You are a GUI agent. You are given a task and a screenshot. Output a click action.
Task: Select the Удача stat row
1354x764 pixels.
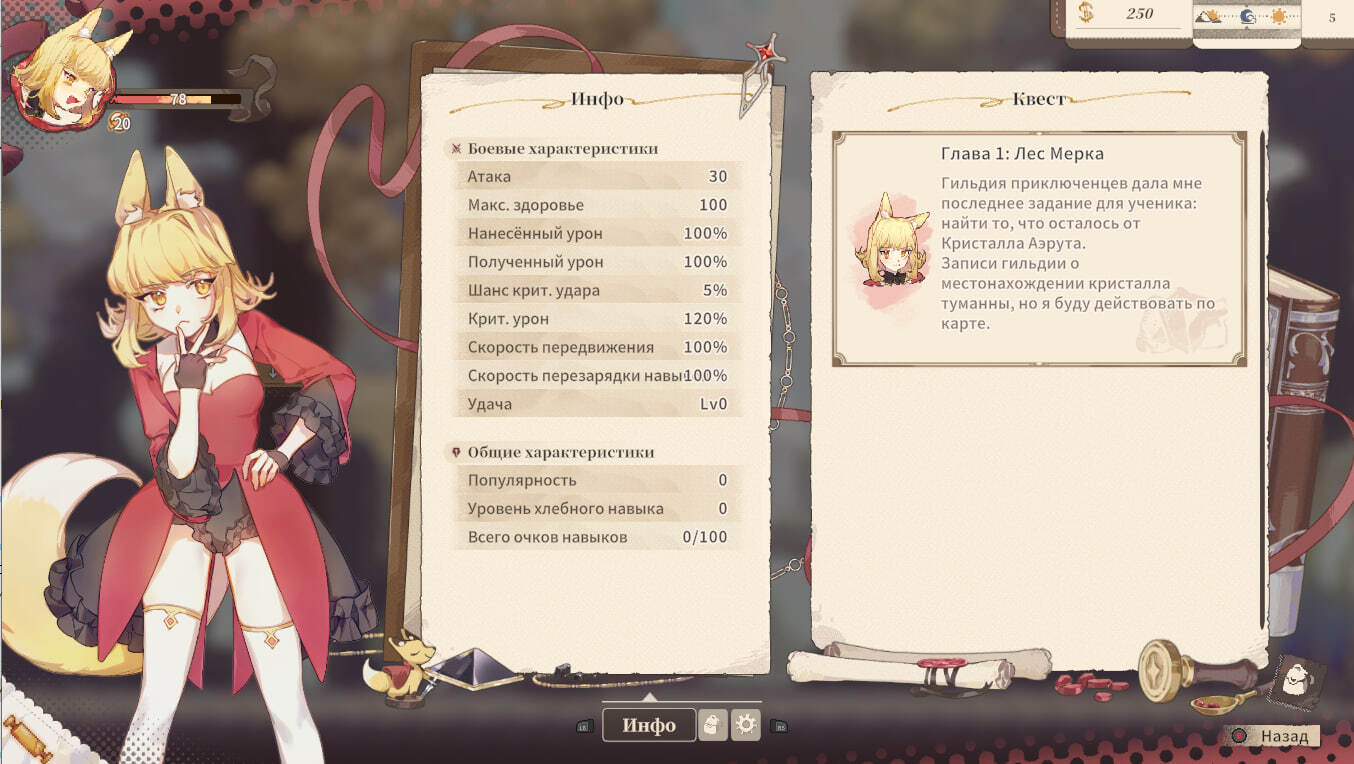(597, 404)
